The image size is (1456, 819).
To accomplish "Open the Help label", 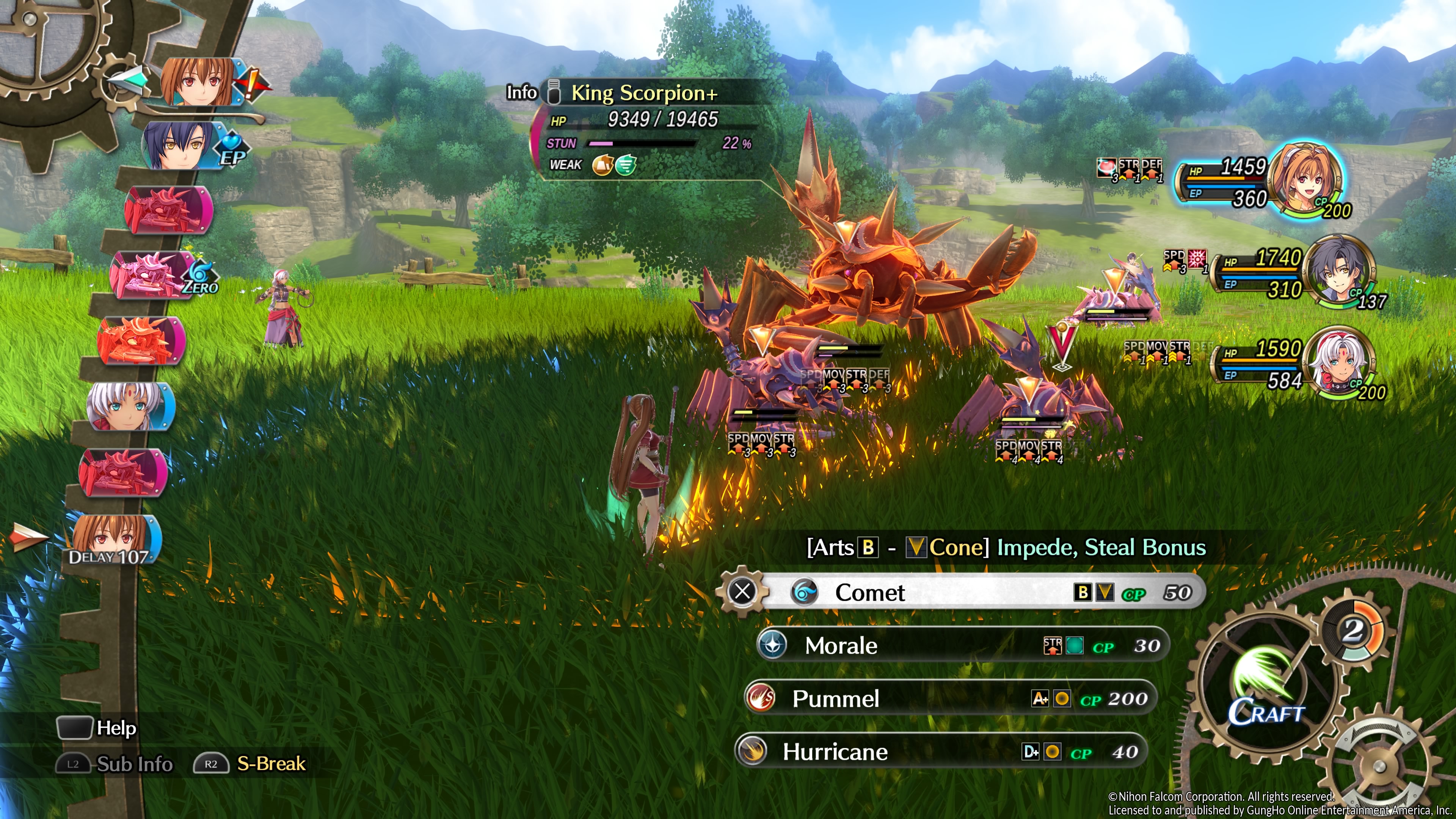I will 116,728.
